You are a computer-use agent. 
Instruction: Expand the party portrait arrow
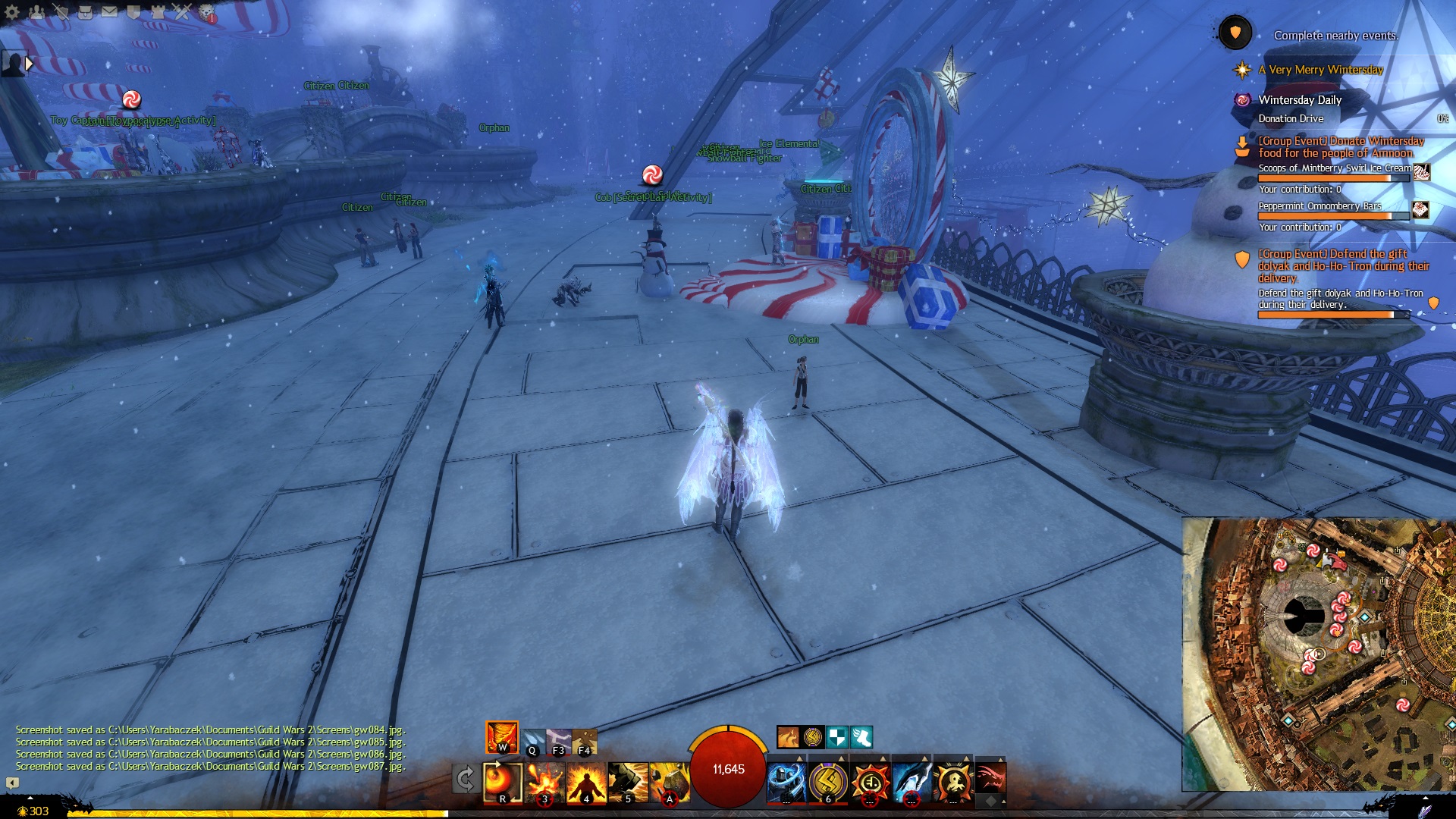tap(29, 64)
